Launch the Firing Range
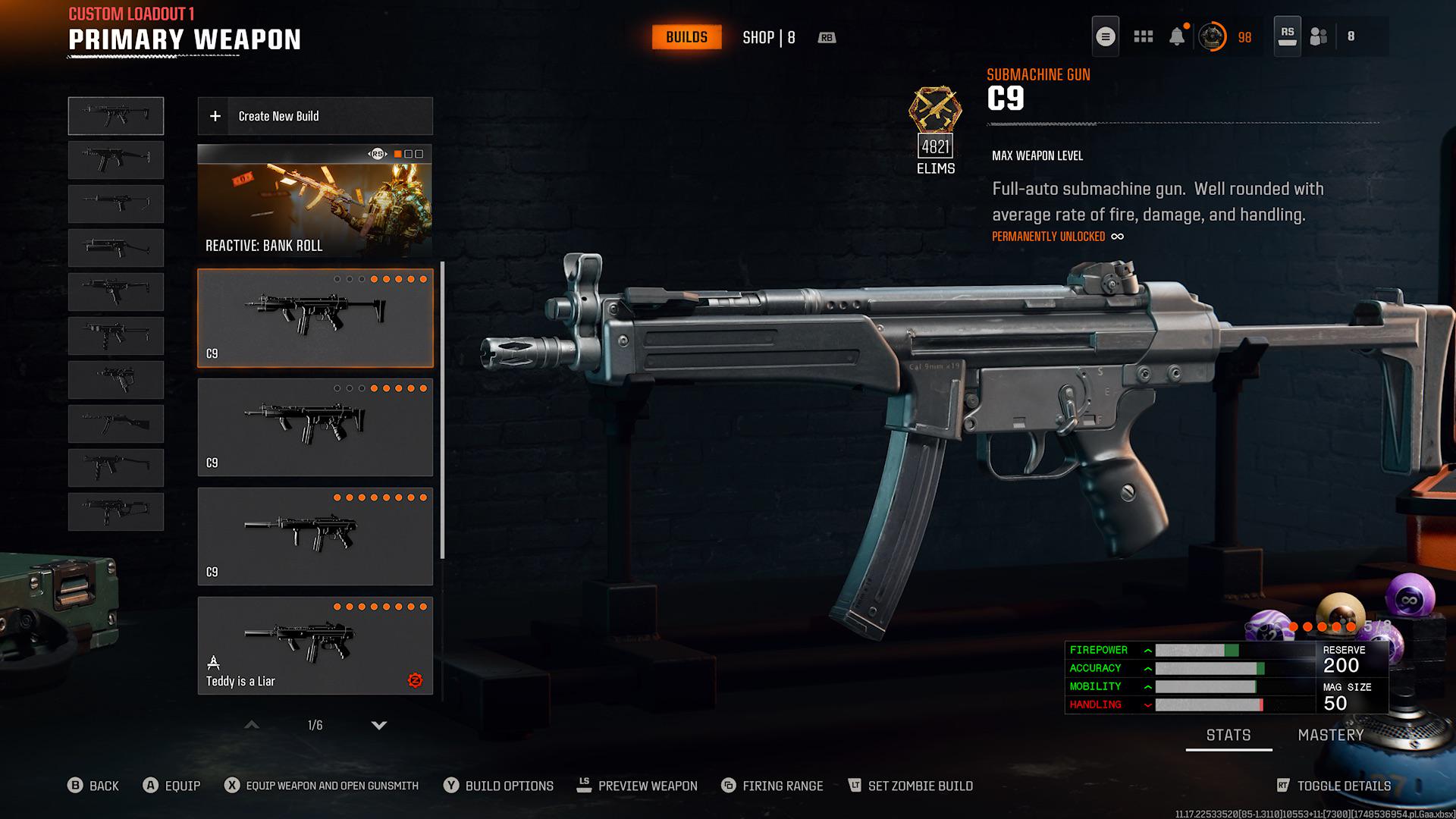The image size is (1456, 819). click(x=772, y=786)
